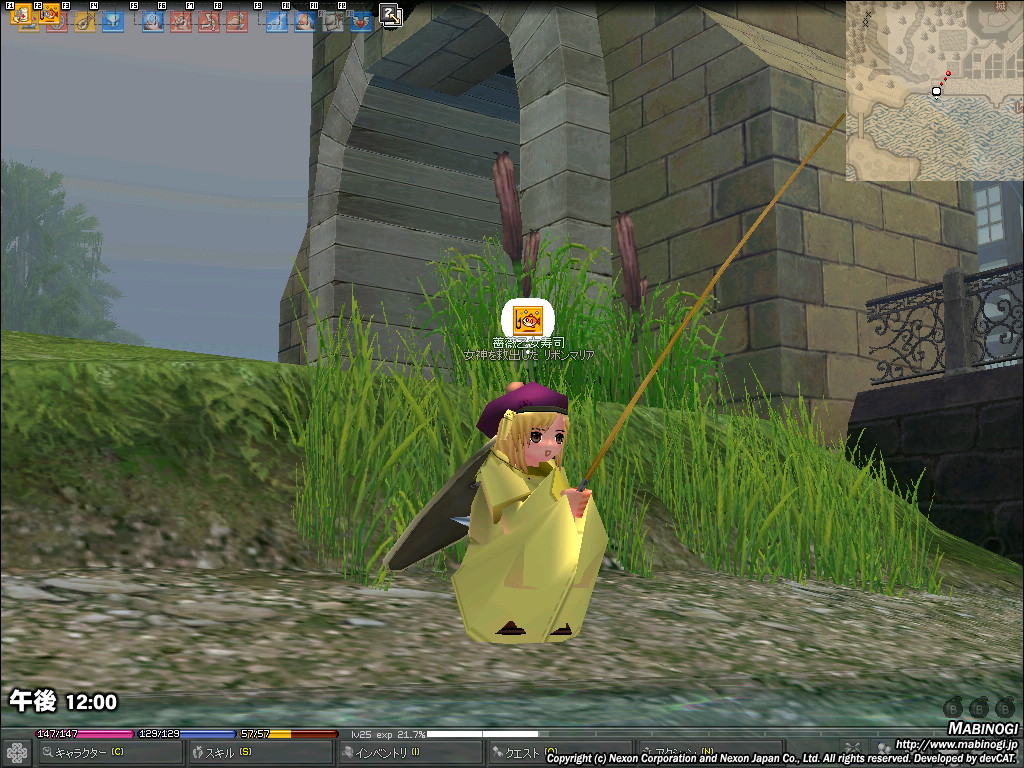The height and width of the screenshot is (768, 1024).
Task: Select the winged heart skill icon
Action: point(360,20)
